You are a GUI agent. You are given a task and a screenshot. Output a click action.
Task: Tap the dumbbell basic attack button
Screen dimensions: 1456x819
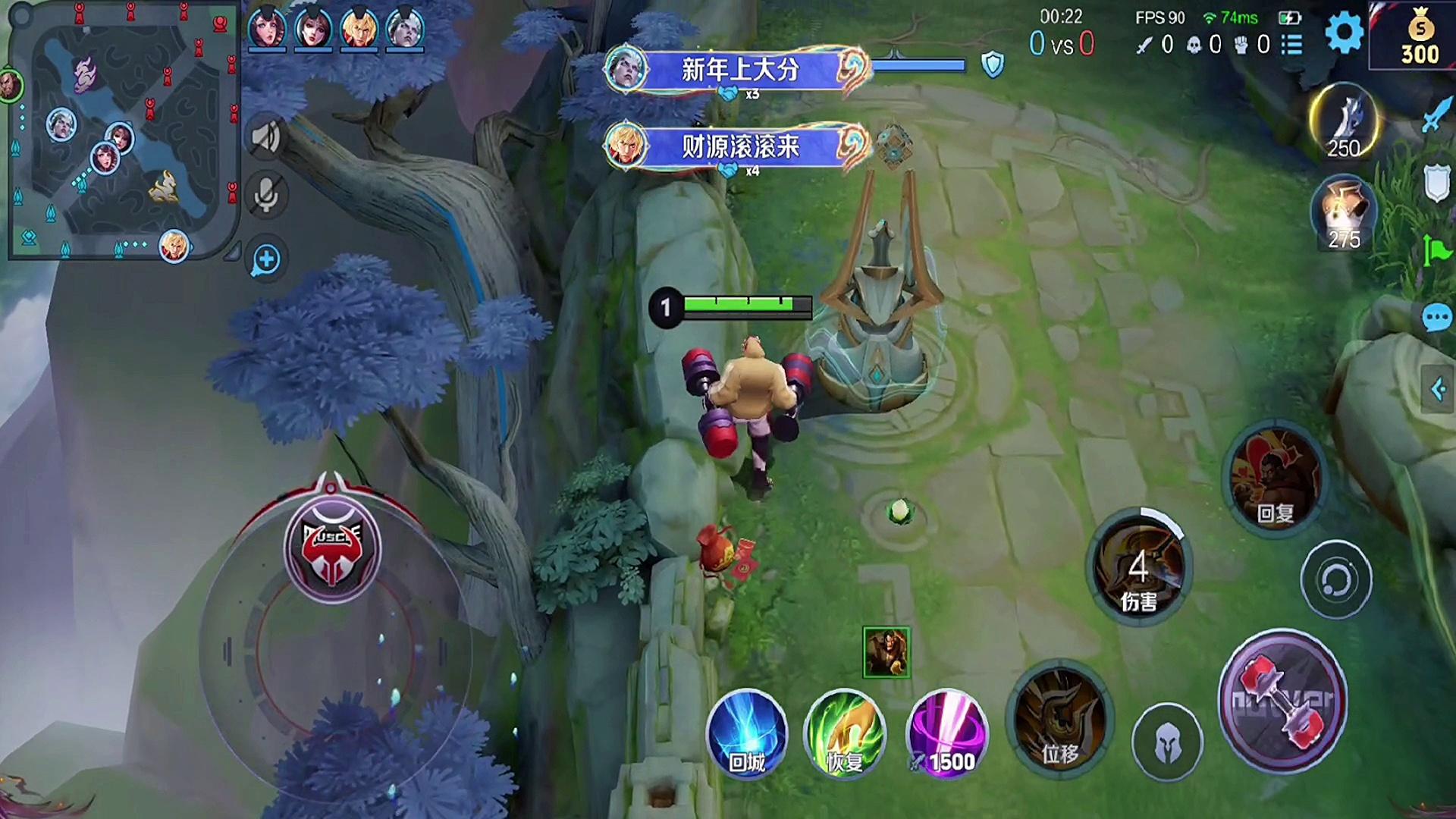coord(1282,701)
